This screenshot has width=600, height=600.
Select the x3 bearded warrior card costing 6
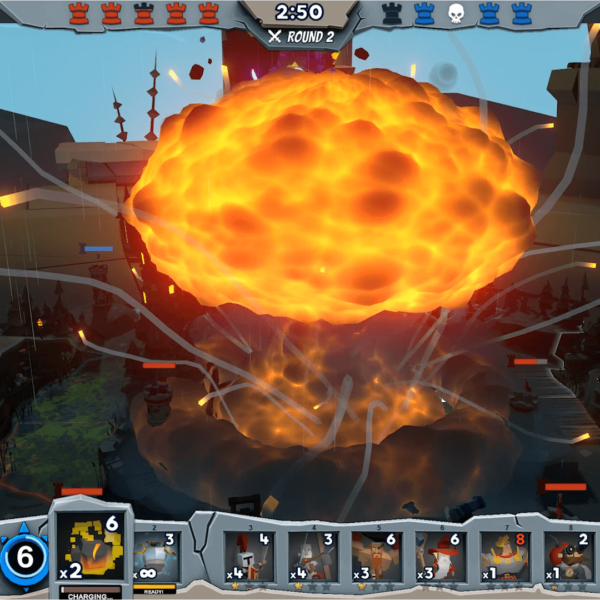tap(377, 557)
